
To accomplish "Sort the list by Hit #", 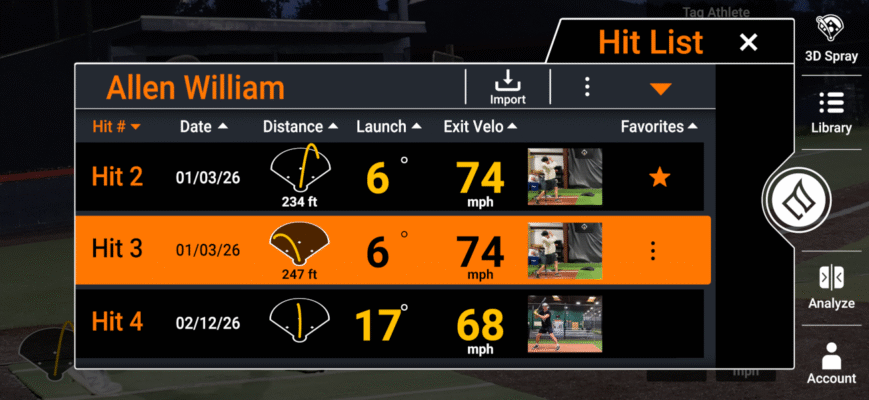I will point(116,127).
